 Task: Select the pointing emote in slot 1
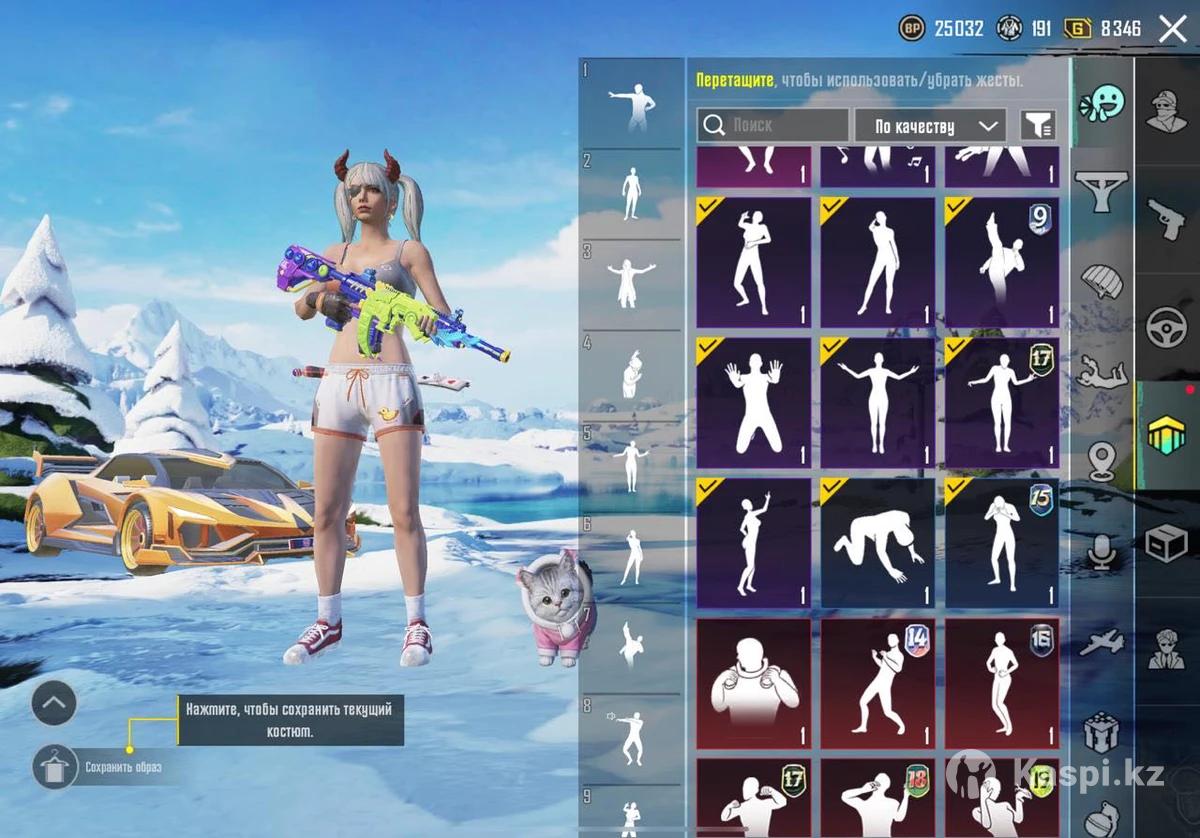pyautogui.click(x=632, y=102)
